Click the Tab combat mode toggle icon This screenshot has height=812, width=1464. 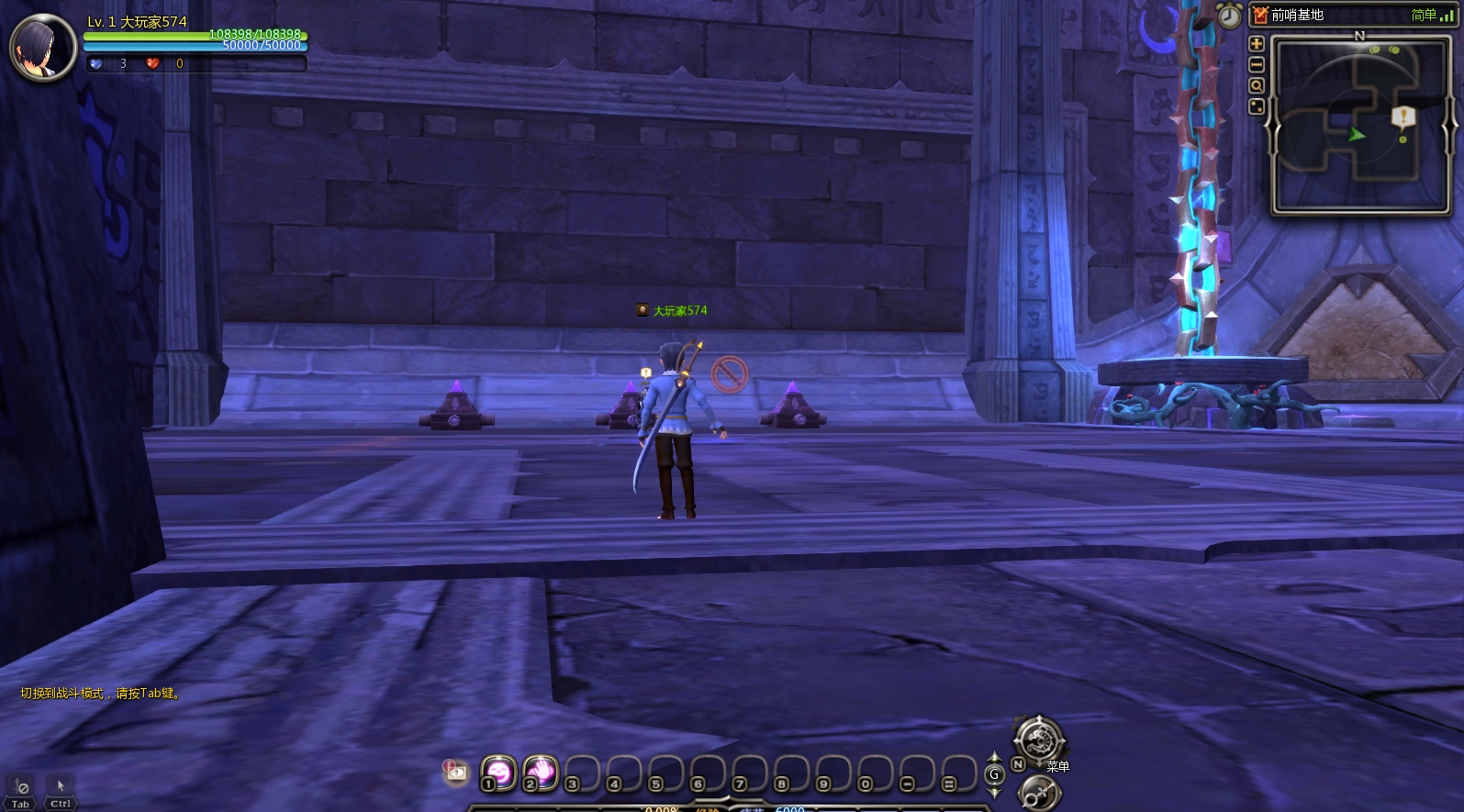pyautogui.click(x=21, y=789)
